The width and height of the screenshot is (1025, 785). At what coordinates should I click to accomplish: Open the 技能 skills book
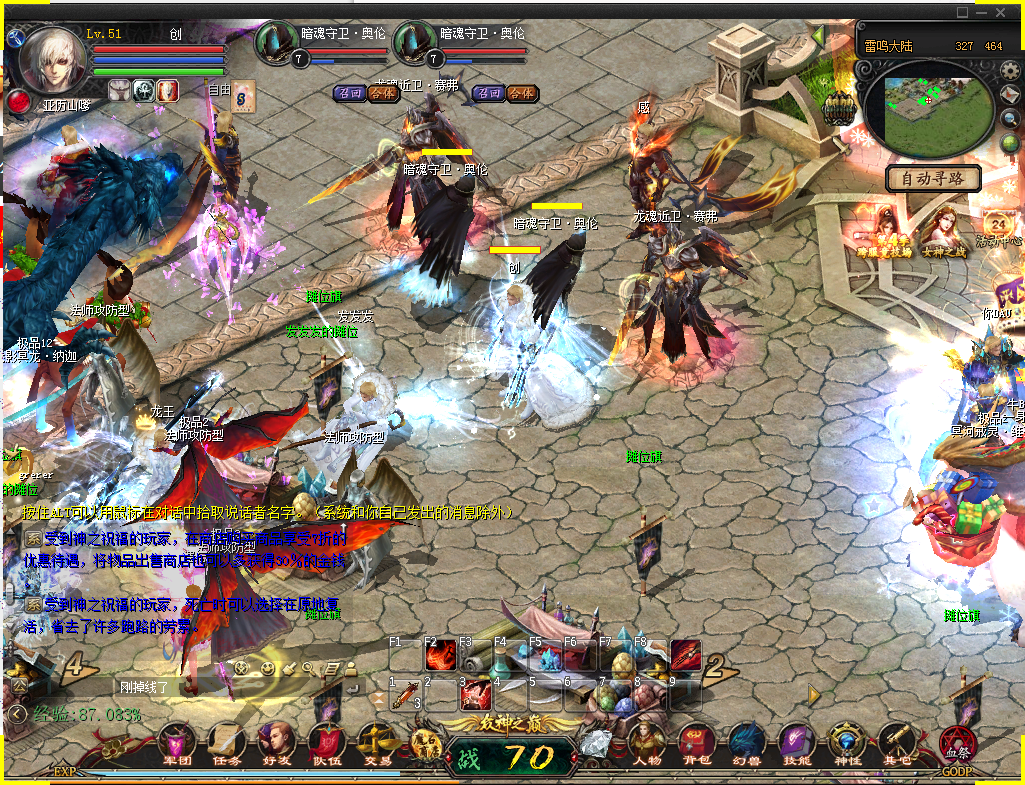coord(797,743)
